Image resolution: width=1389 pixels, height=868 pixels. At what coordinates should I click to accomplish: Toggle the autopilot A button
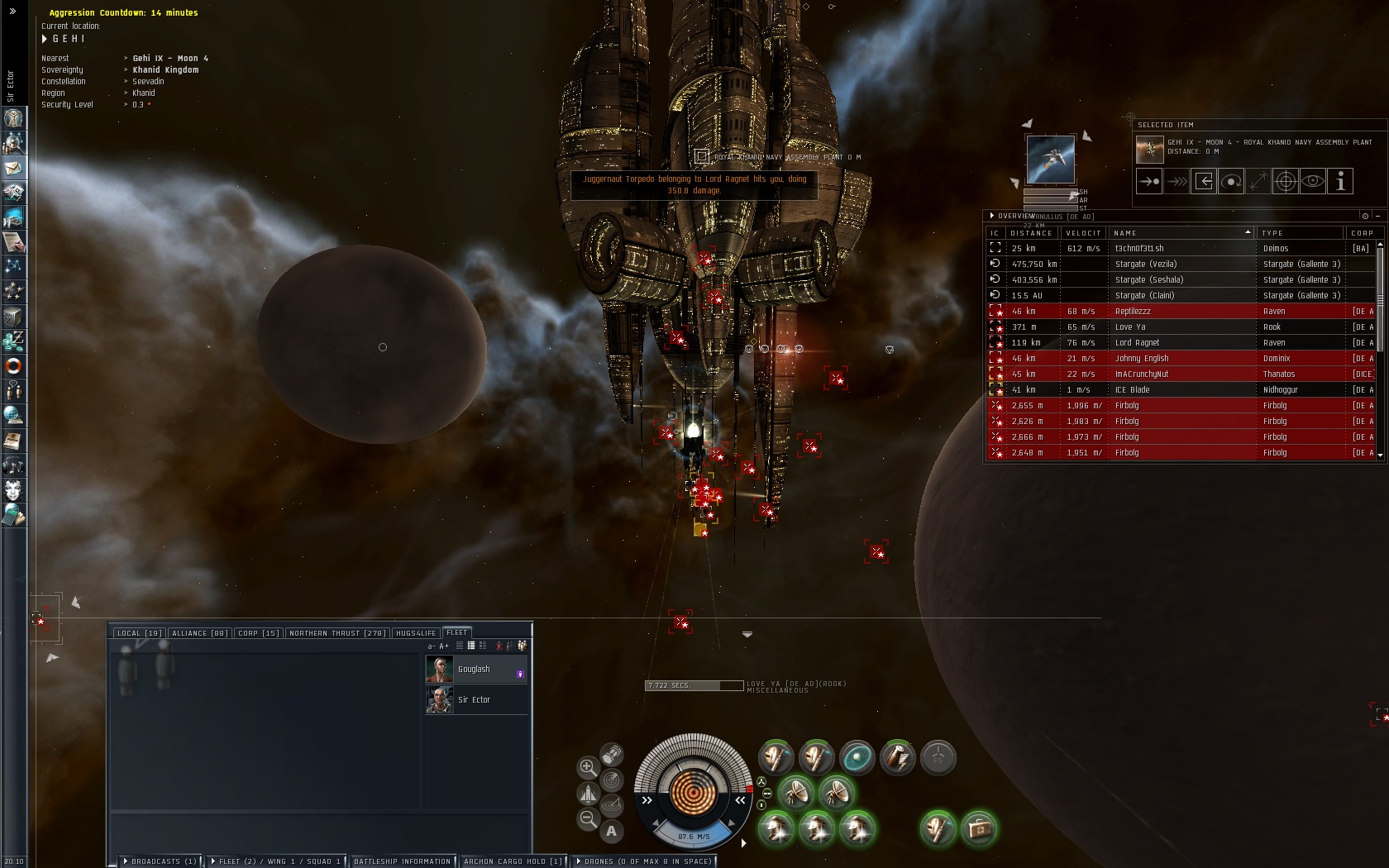tap(611, 831)
